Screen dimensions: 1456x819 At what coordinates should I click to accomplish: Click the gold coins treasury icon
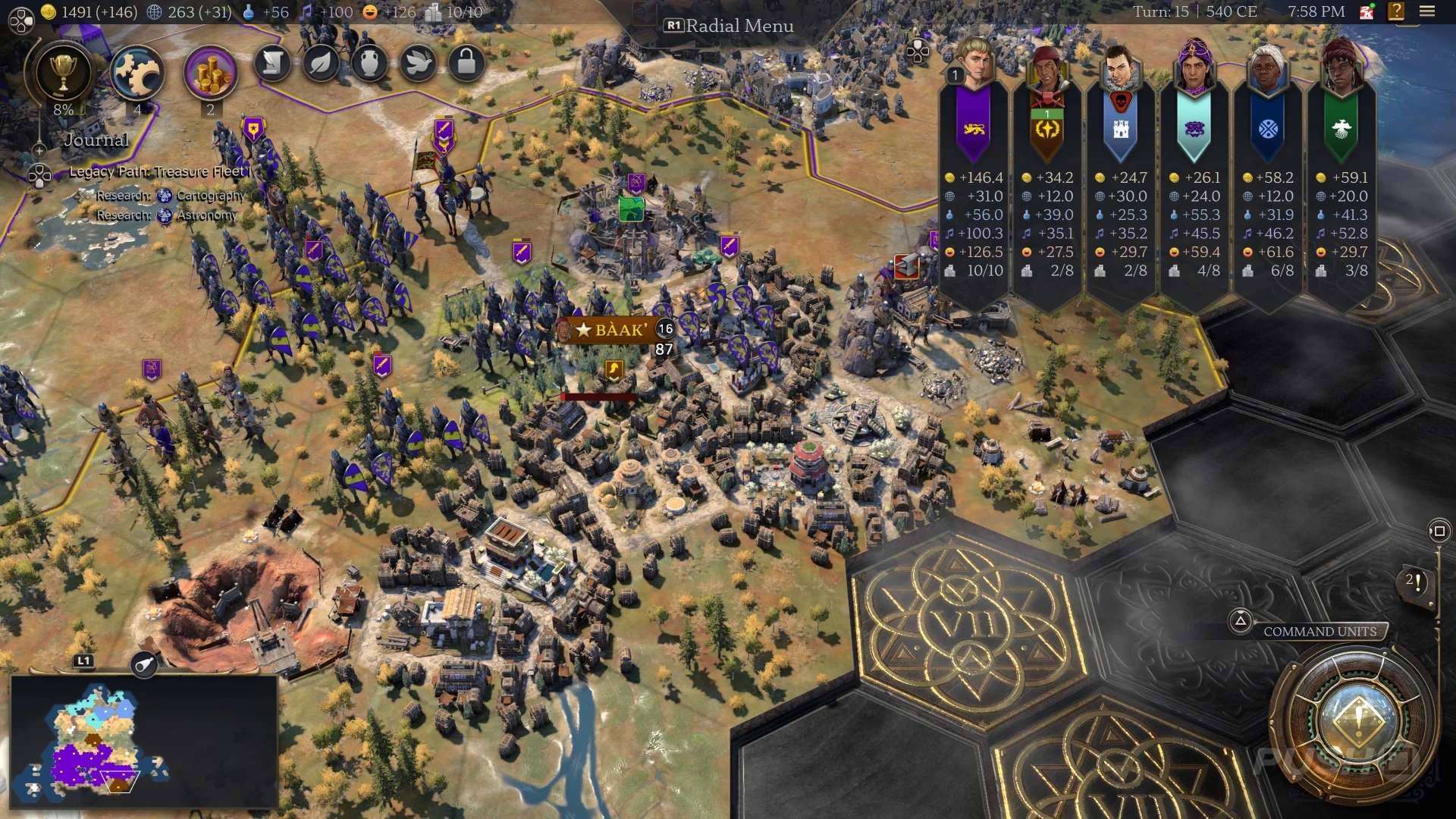click(x=210, y=74)
